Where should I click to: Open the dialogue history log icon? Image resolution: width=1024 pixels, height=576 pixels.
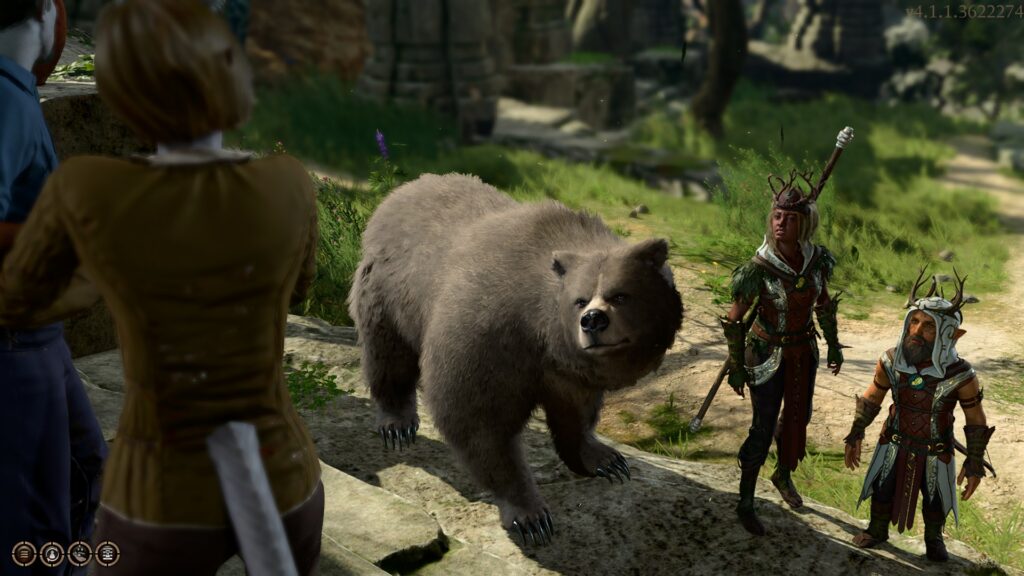pyautogui.click(x=24, y=554)
